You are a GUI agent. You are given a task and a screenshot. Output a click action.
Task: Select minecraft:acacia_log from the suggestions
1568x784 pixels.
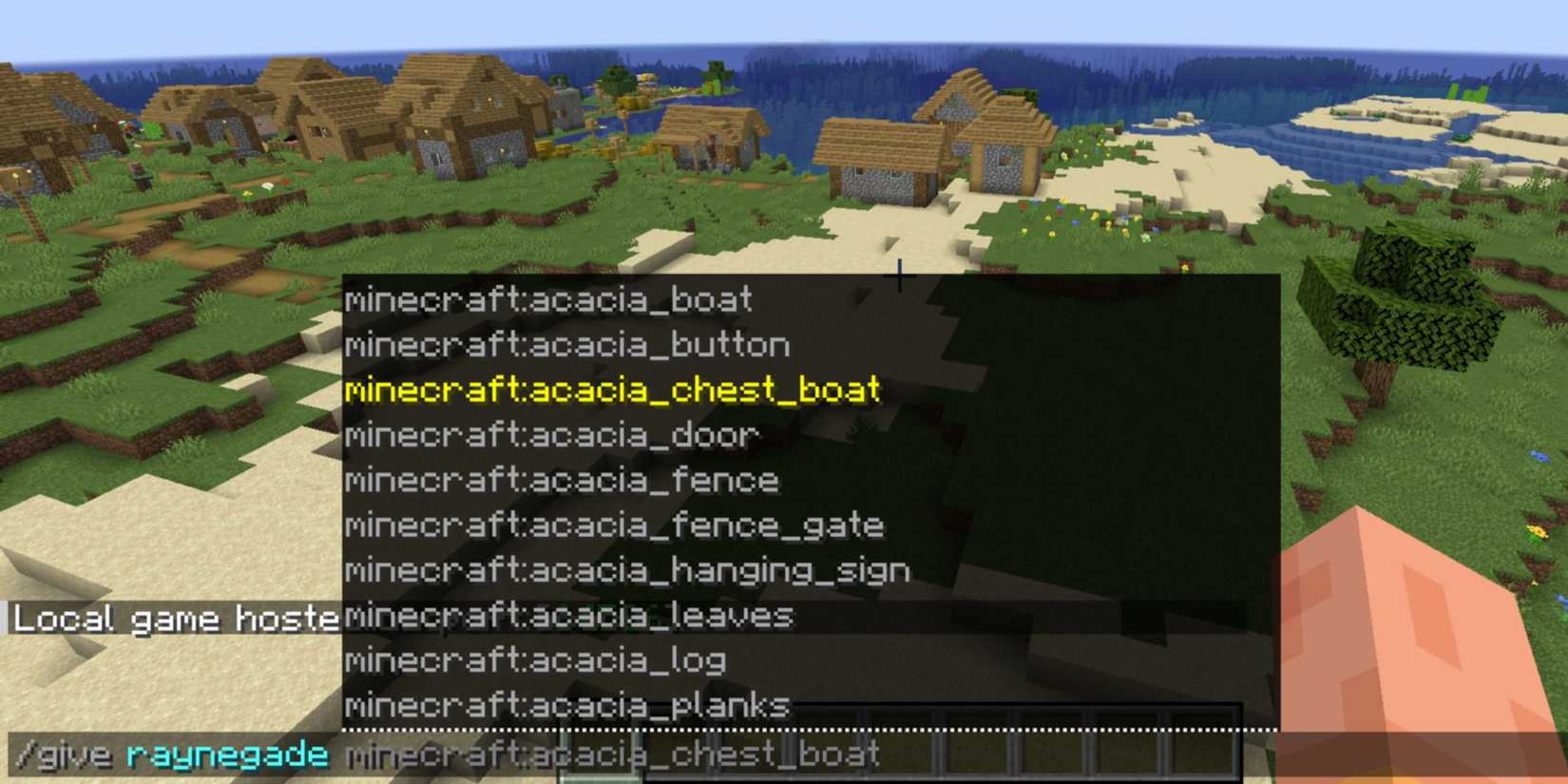[534, 660]
